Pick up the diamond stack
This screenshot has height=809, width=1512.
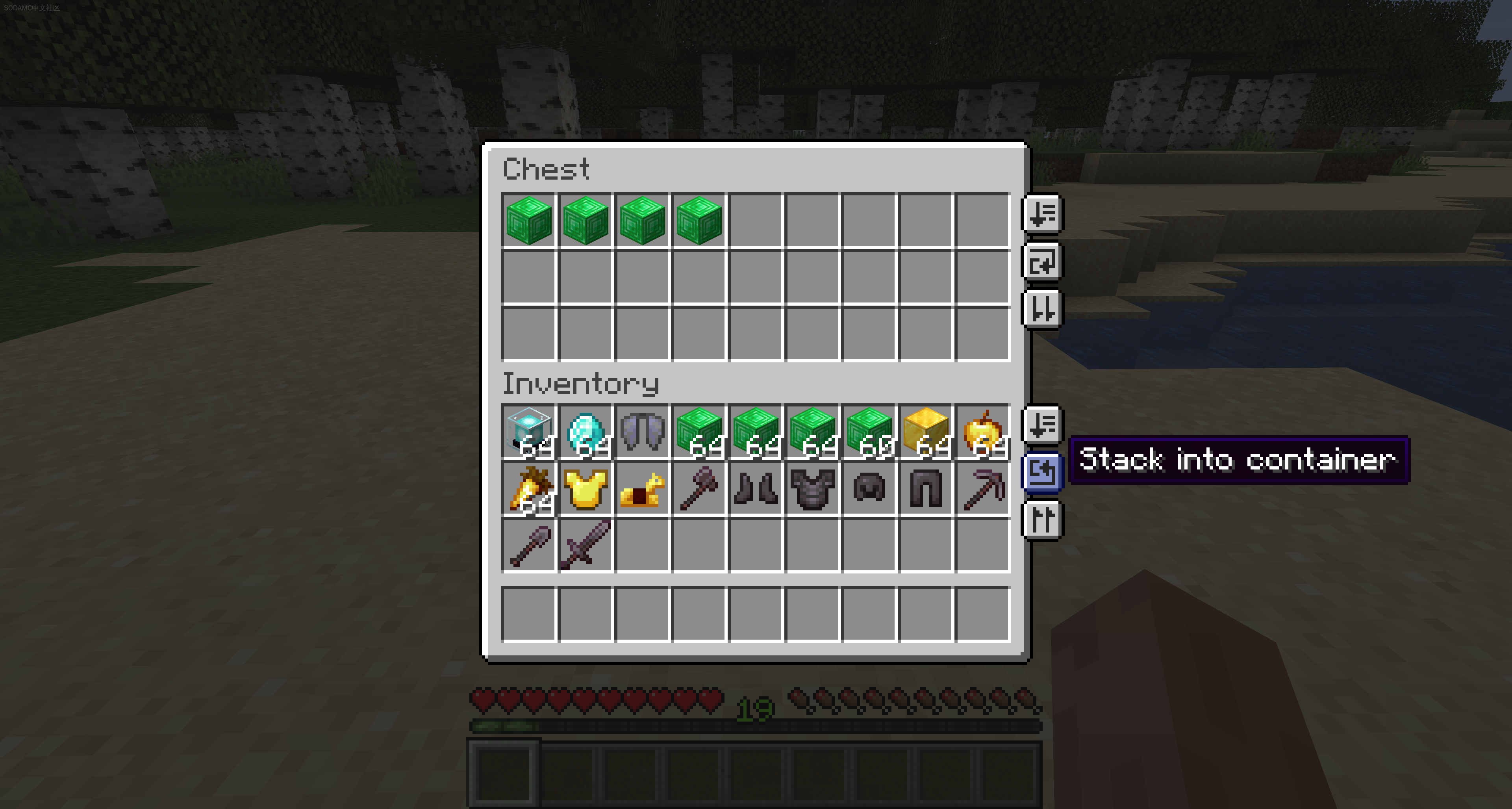585,432
